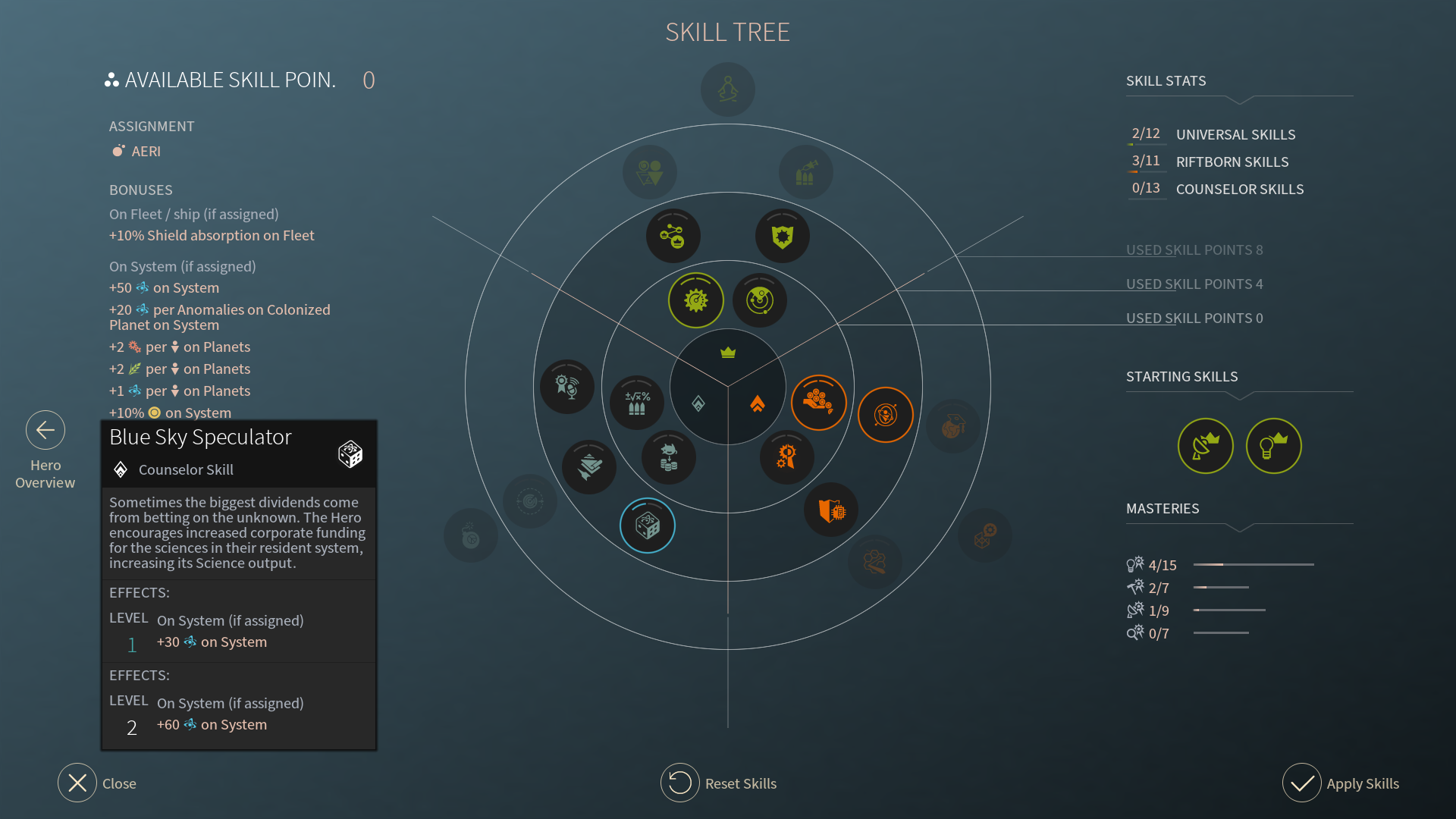This screenshot has height=819, width=1456.
Task: Select the orange shield and chip skill
Action: (x=831, y=510)
